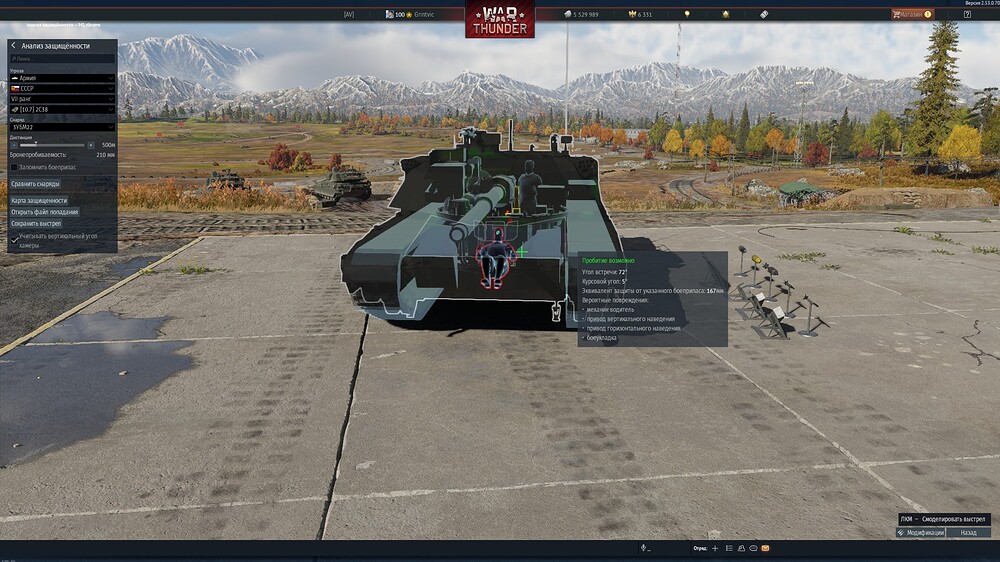Screen dimensions: 1000x562
Task: Open the Армия unit type dropdown
Action: (x=62, y=78)
